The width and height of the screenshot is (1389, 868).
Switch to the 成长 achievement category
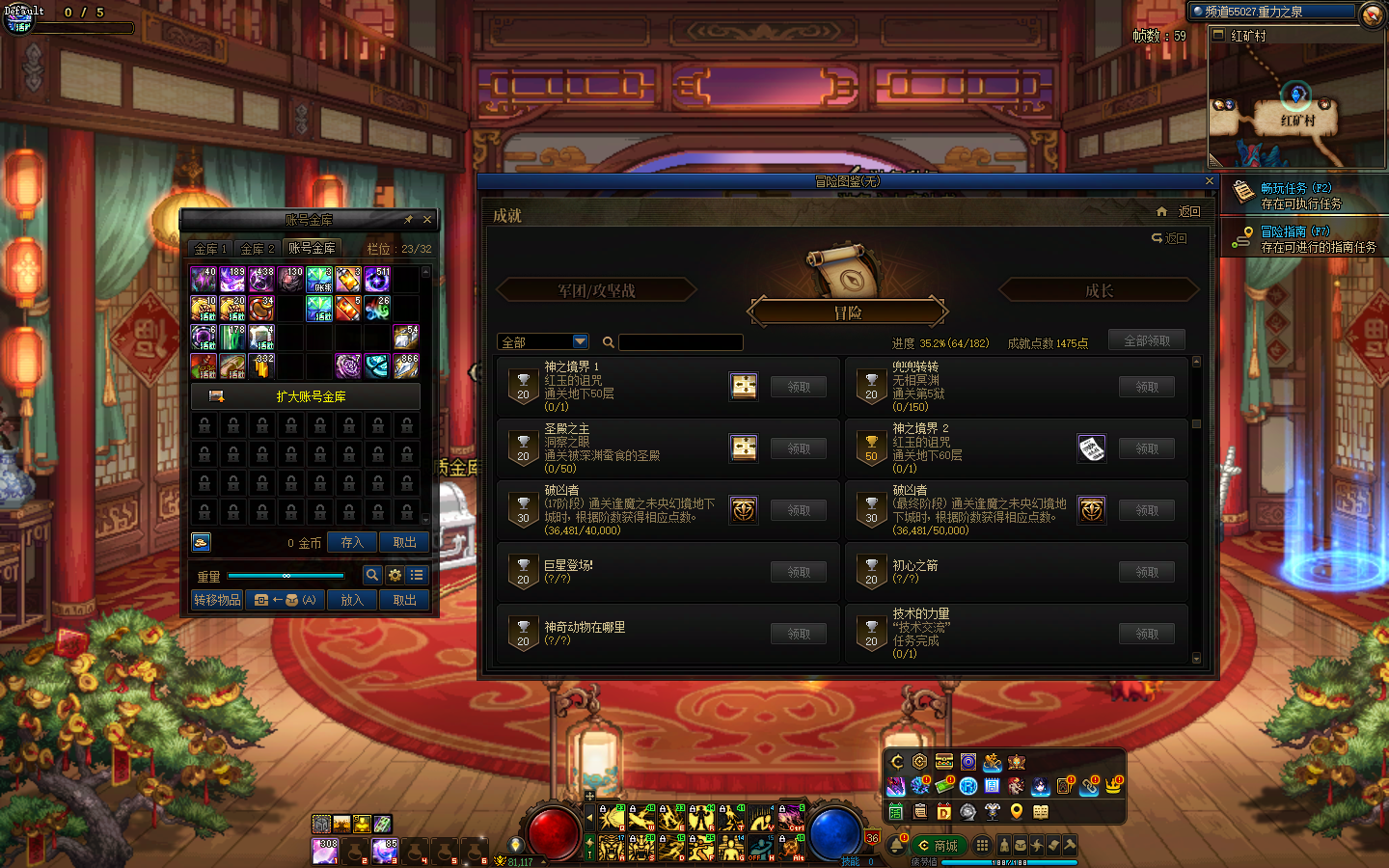(x=1099, y=290)
